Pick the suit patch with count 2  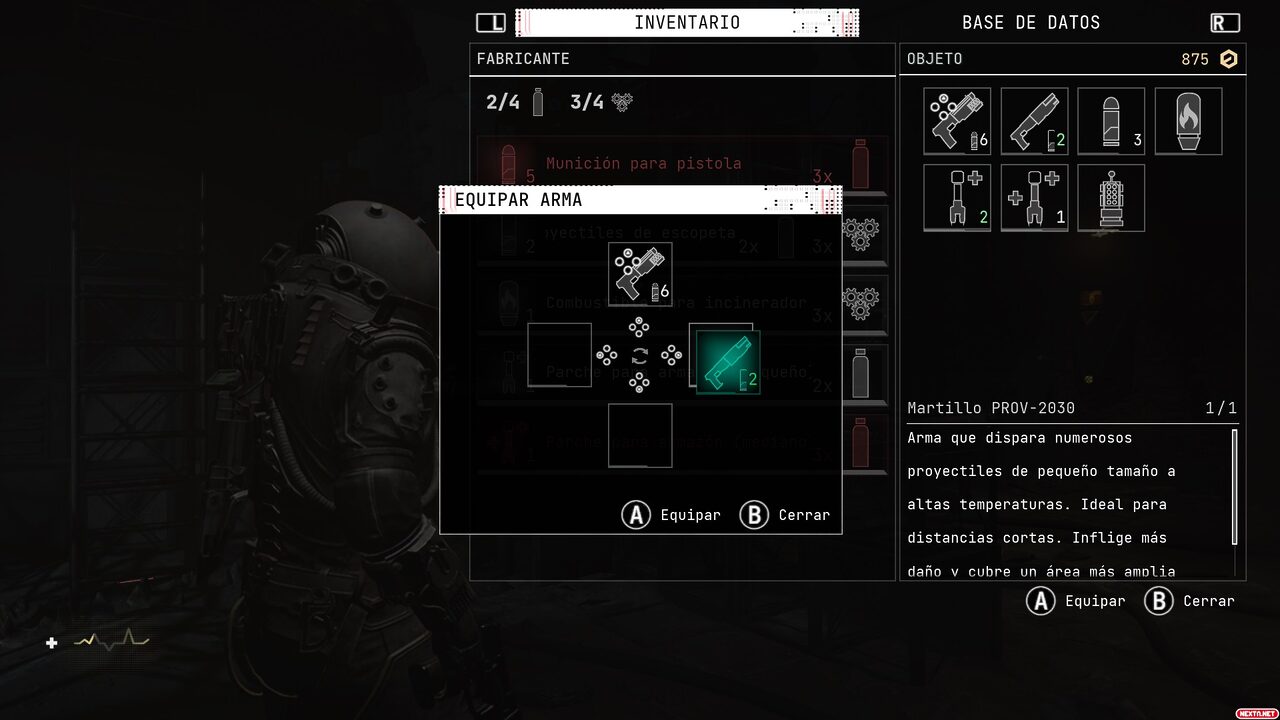coord(957,198)
